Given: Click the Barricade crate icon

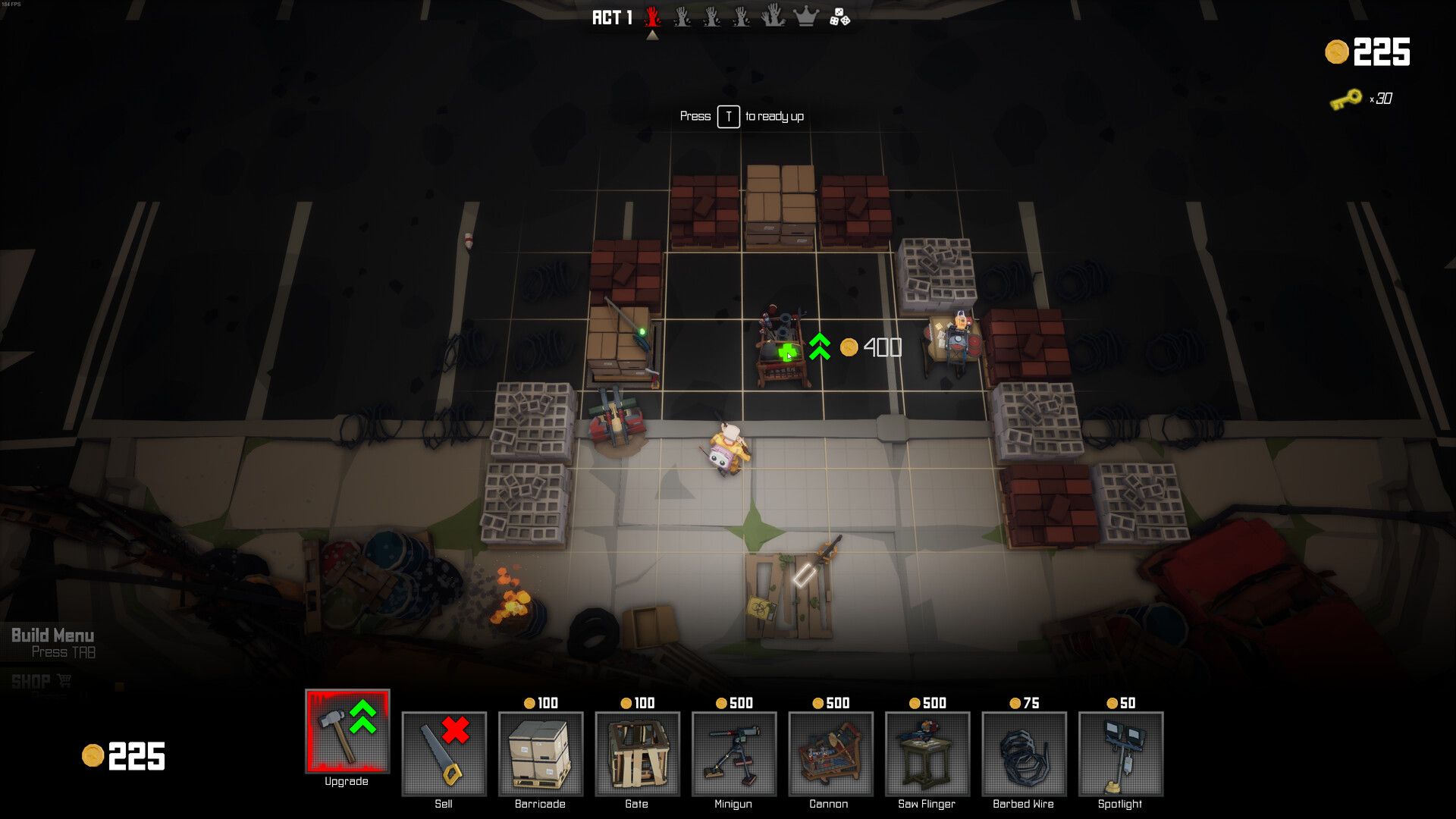Looking at the screenshot, I should (540, 755).
